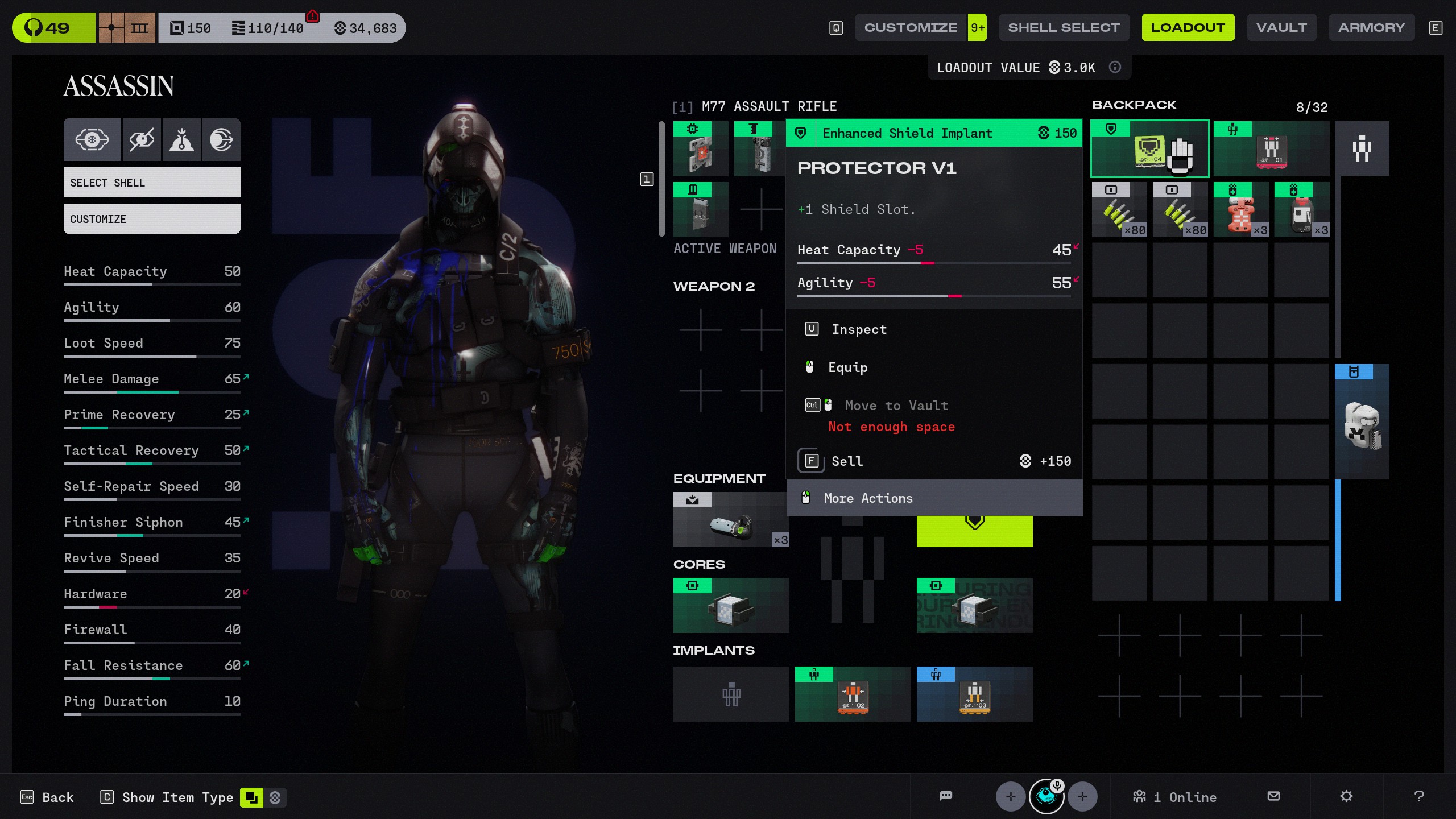1456x819 pixels.
Task: Equip the Protector V1 implant
Action: click(x=847, y=367)
